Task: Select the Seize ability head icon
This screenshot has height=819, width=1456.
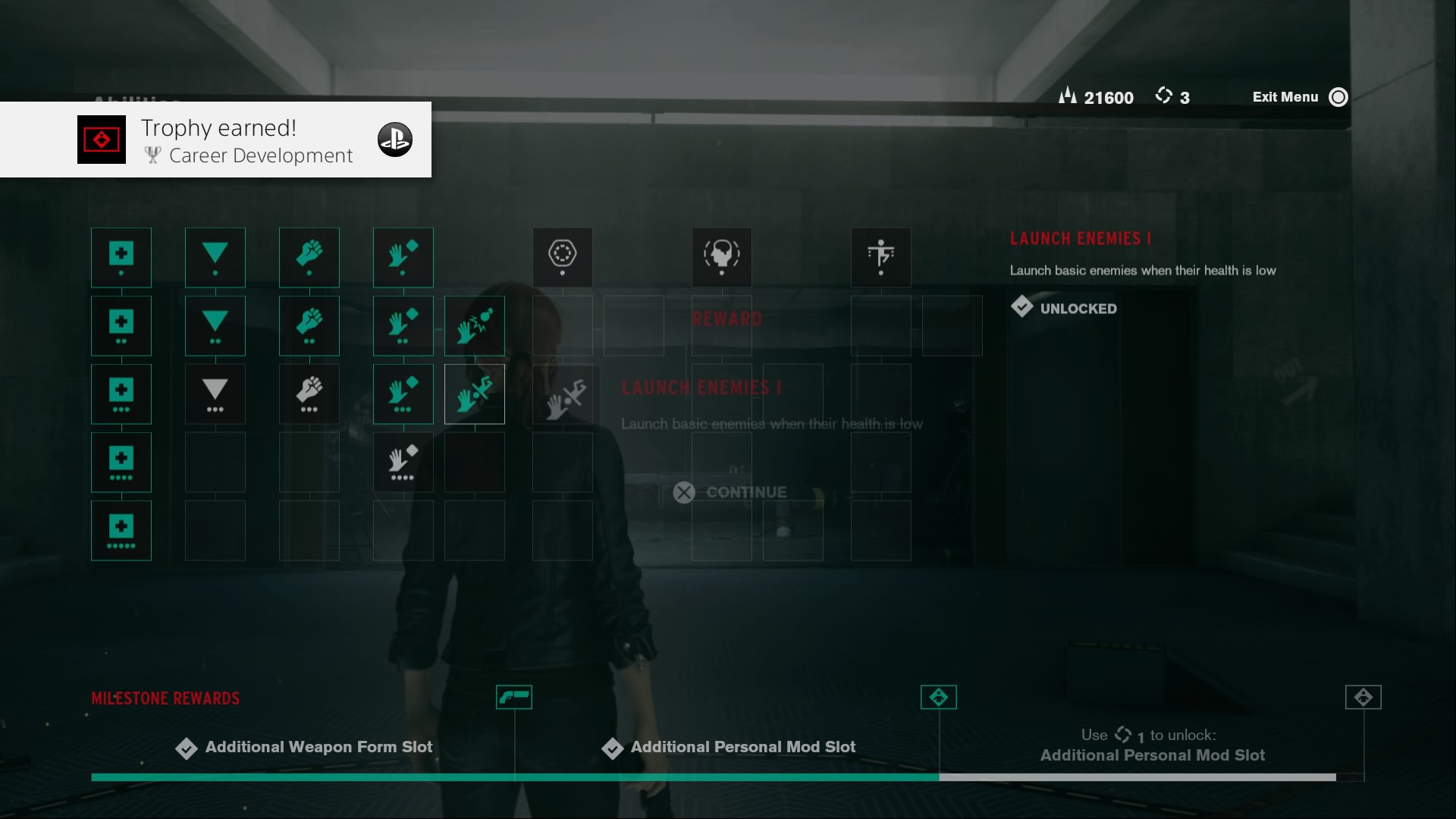Action: pos(721,258)
